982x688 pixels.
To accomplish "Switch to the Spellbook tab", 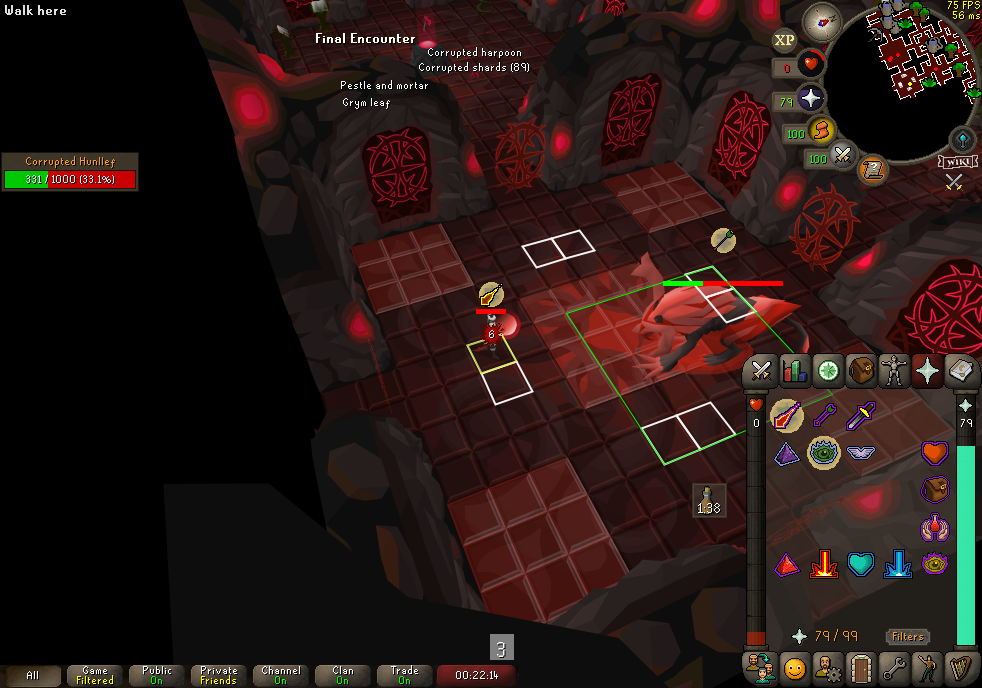I will [959, 371].
